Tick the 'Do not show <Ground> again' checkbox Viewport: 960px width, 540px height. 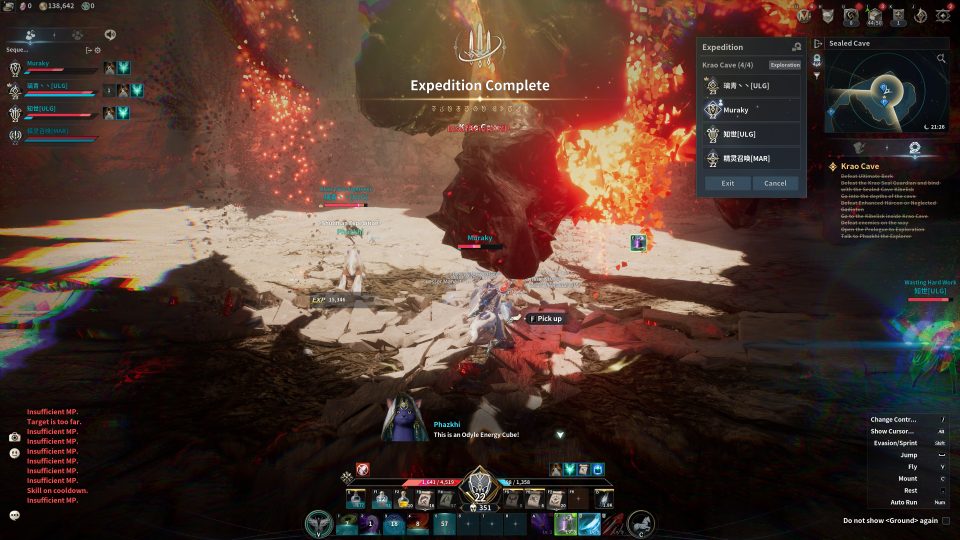coord(946,520)
